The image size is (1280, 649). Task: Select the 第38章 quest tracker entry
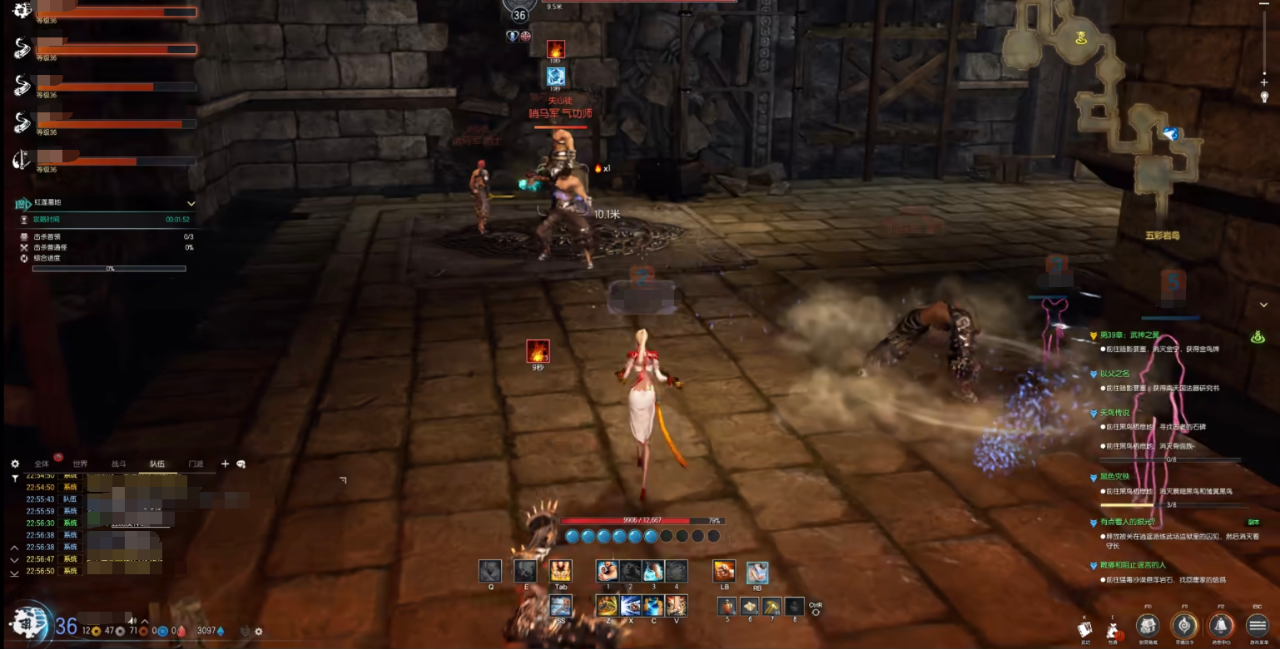pos(1140,335)
